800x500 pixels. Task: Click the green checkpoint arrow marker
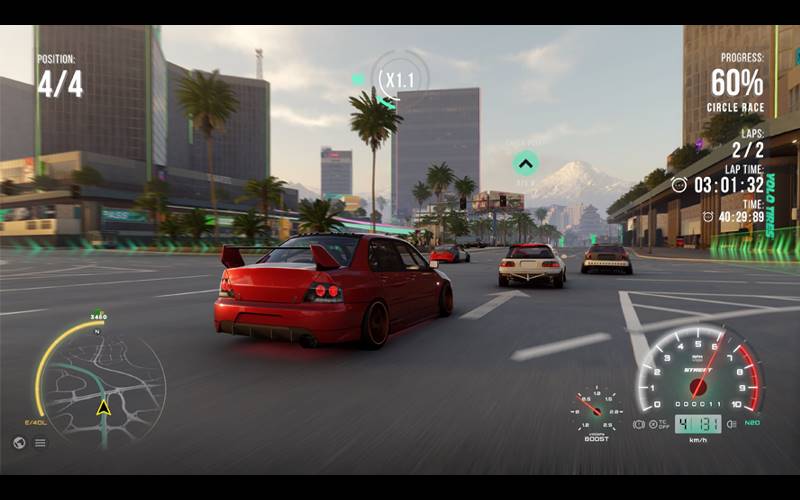click(x=525, y=163)
